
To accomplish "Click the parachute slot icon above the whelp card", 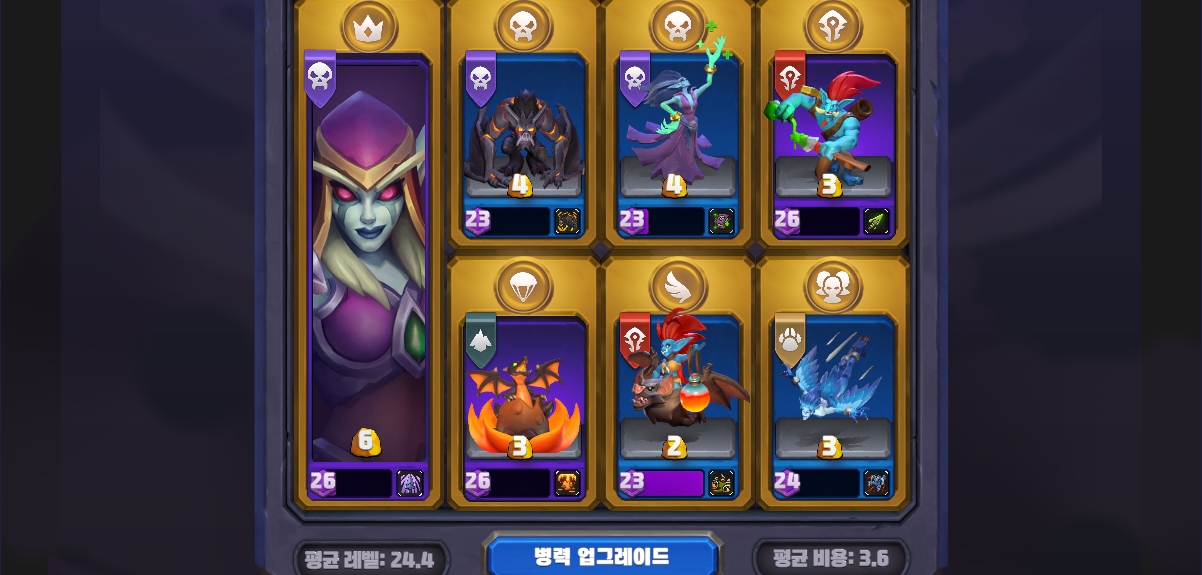I will point(523,285).
